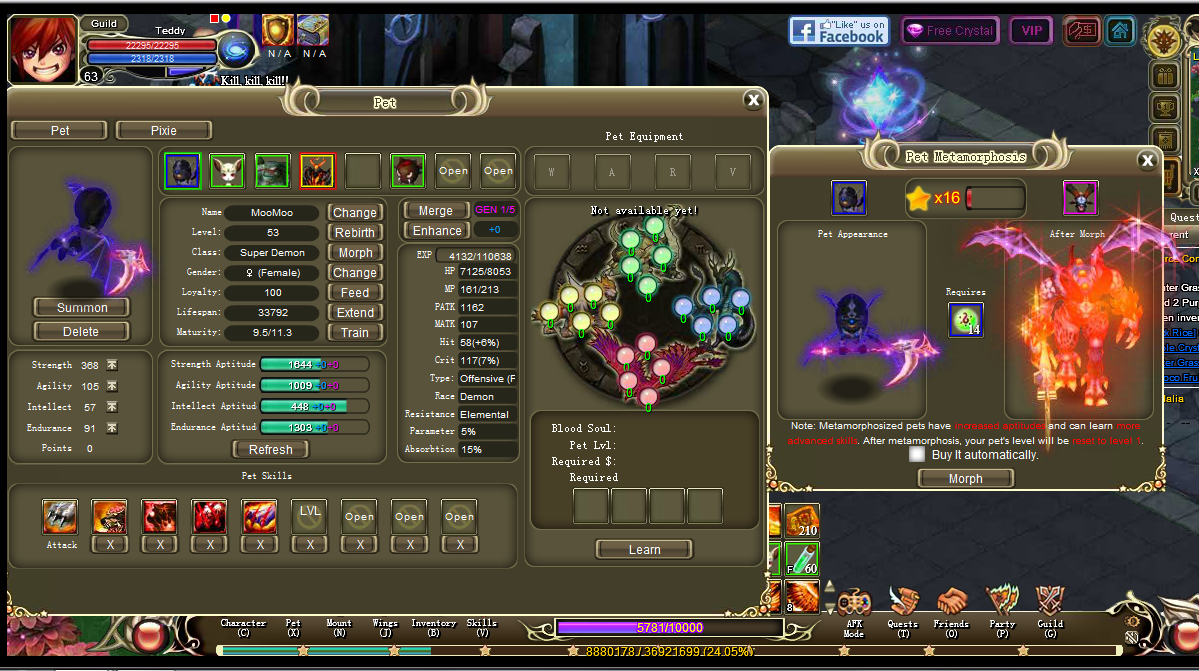Like the game on Facebook
The image size is (1199, 671).
[x=838, y=31]
